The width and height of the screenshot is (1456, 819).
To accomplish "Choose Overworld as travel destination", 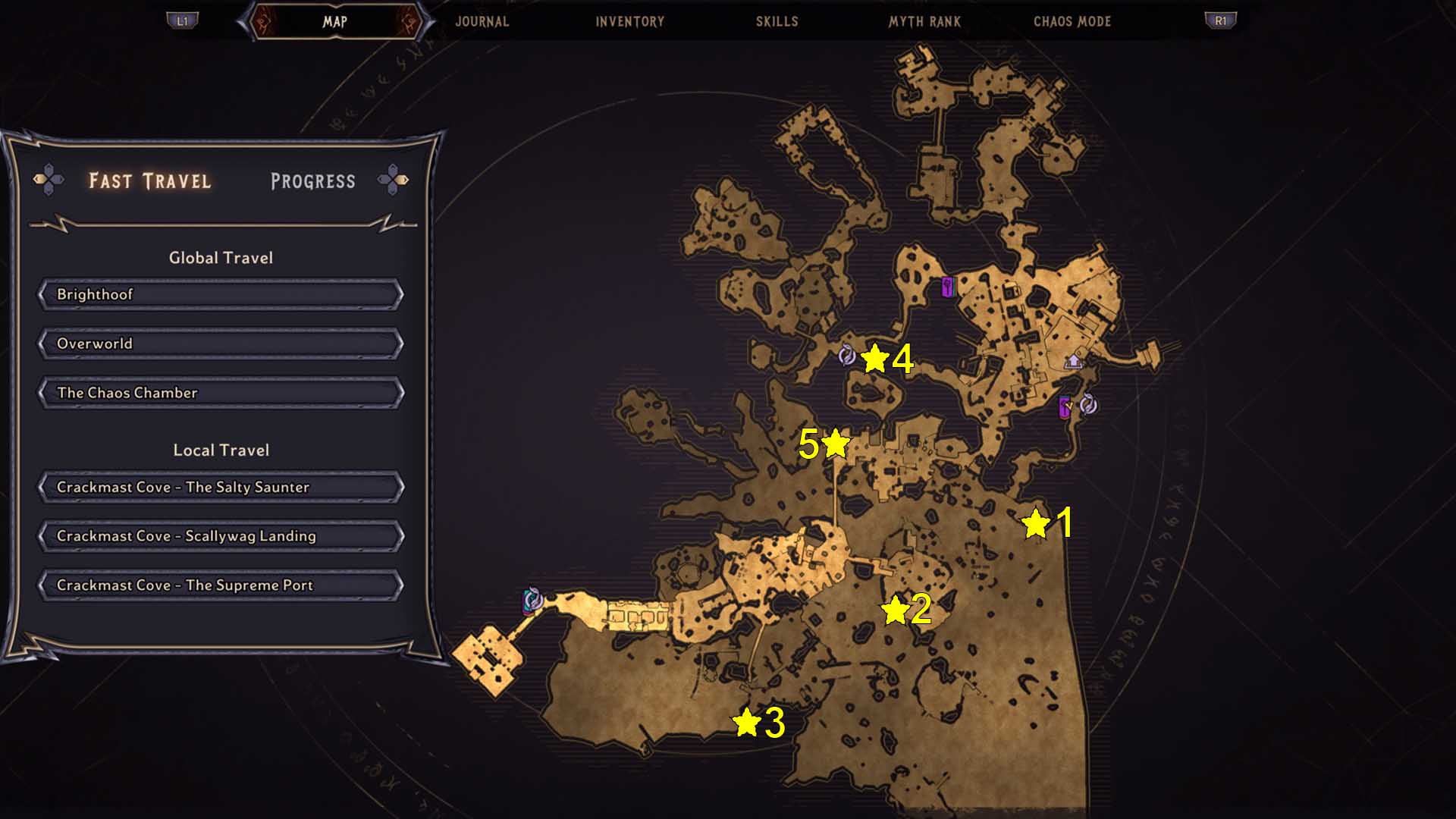I will [x=221, y=344].
